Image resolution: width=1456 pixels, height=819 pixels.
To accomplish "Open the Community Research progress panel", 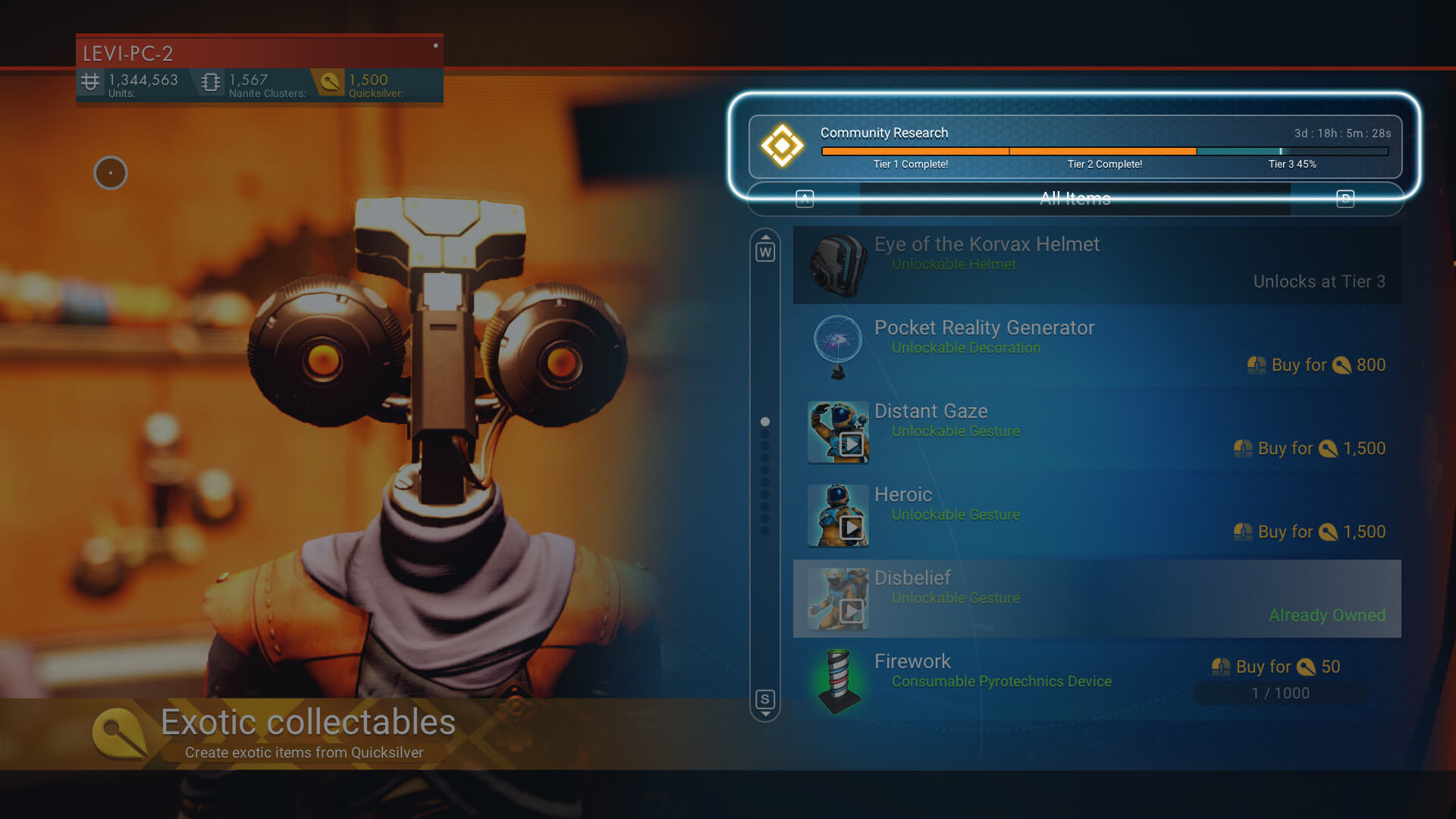I will coord(1075,146).
